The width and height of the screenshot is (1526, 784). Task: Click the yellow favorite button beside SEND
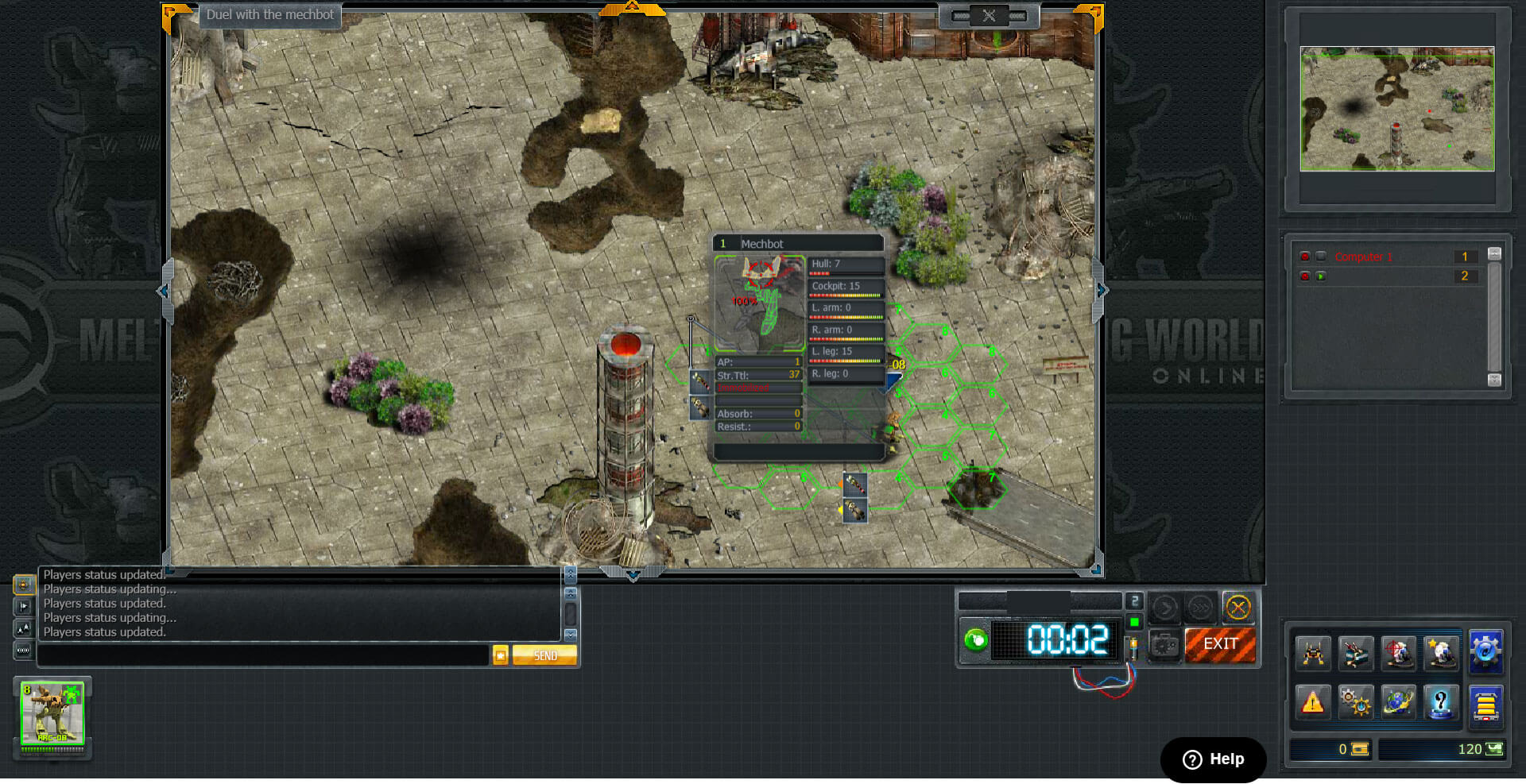[500, 655]
